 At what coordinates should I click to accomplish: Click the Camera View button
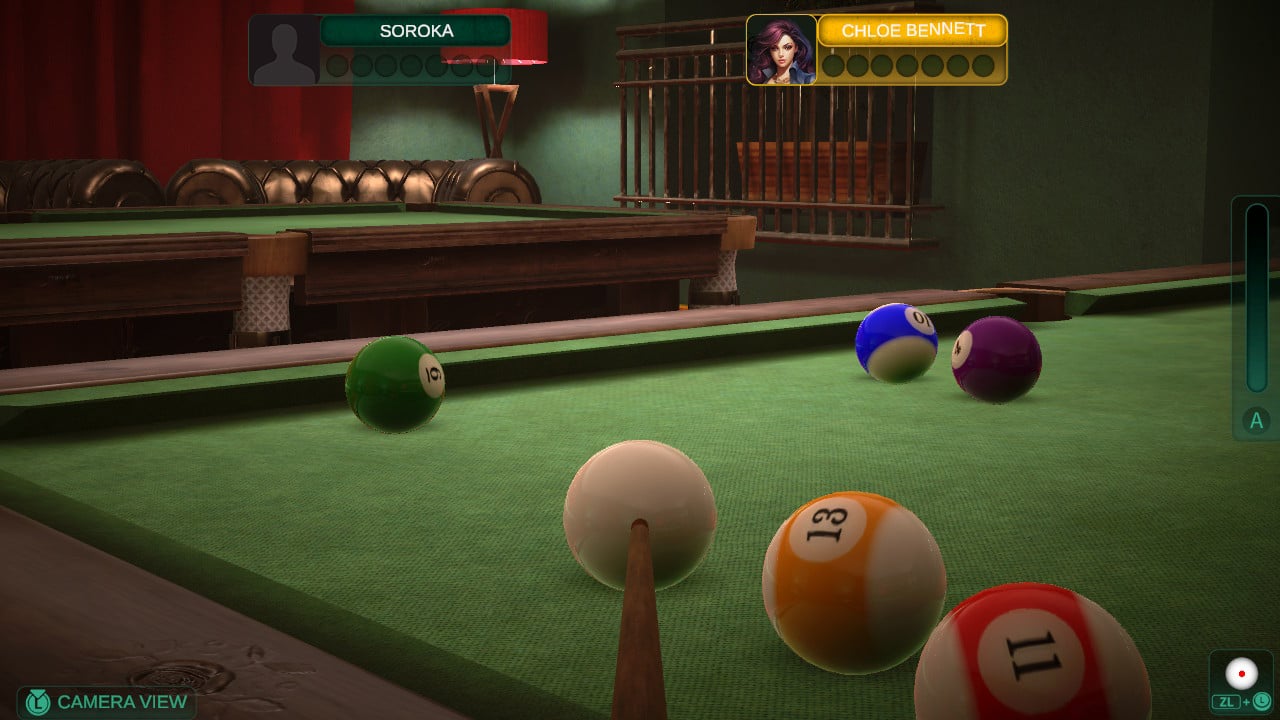coord(107,702)
